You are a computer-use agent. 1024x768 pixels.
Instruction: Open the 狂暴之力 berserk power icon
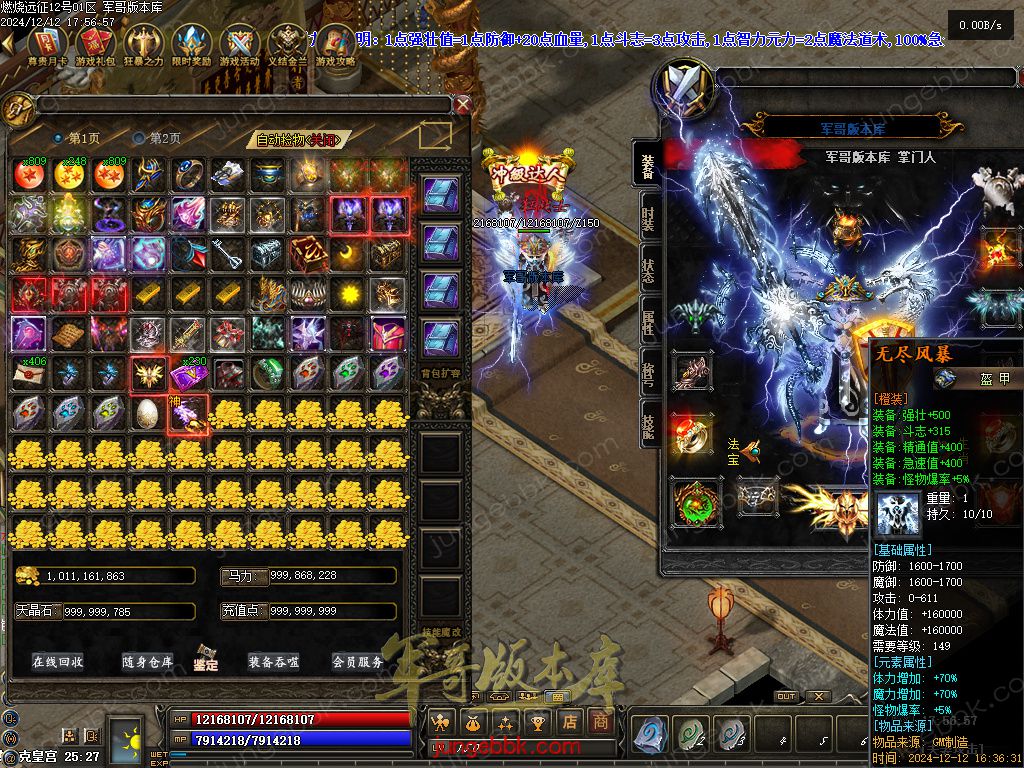point(142,45)
